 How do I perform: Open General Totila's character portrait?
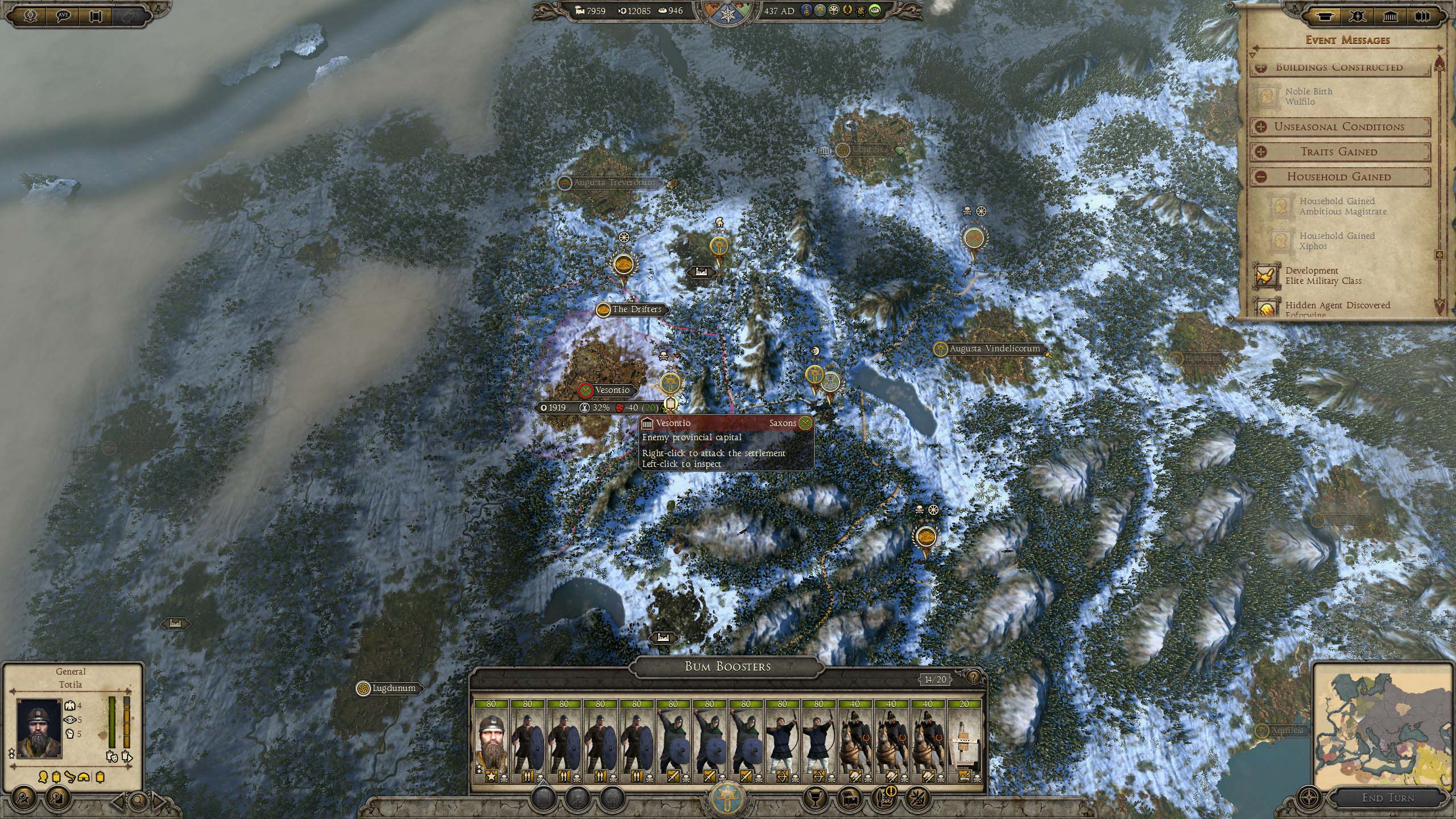39,728
